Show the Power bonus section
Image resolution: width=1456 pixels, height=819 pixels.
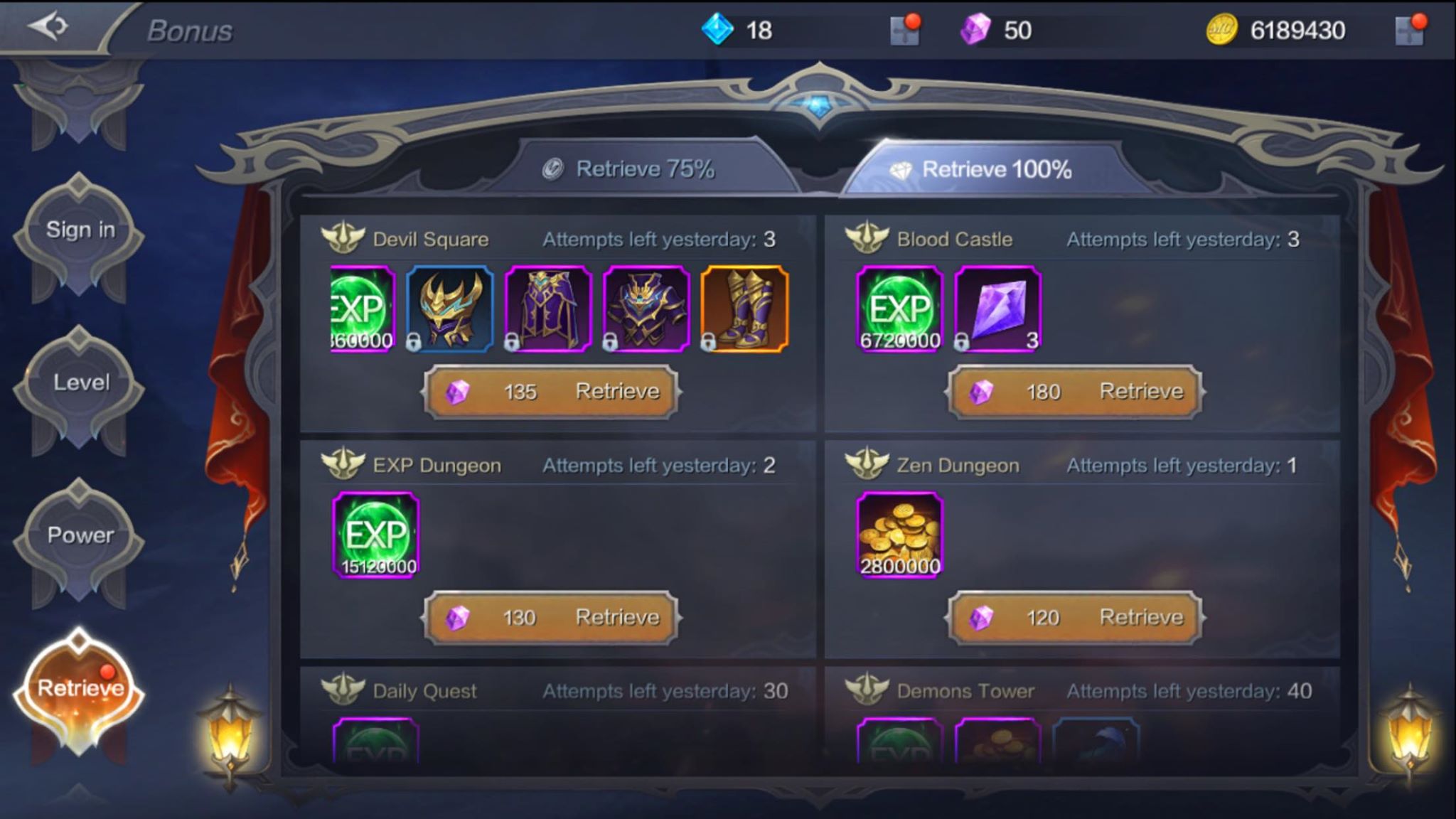click(80, 535)
